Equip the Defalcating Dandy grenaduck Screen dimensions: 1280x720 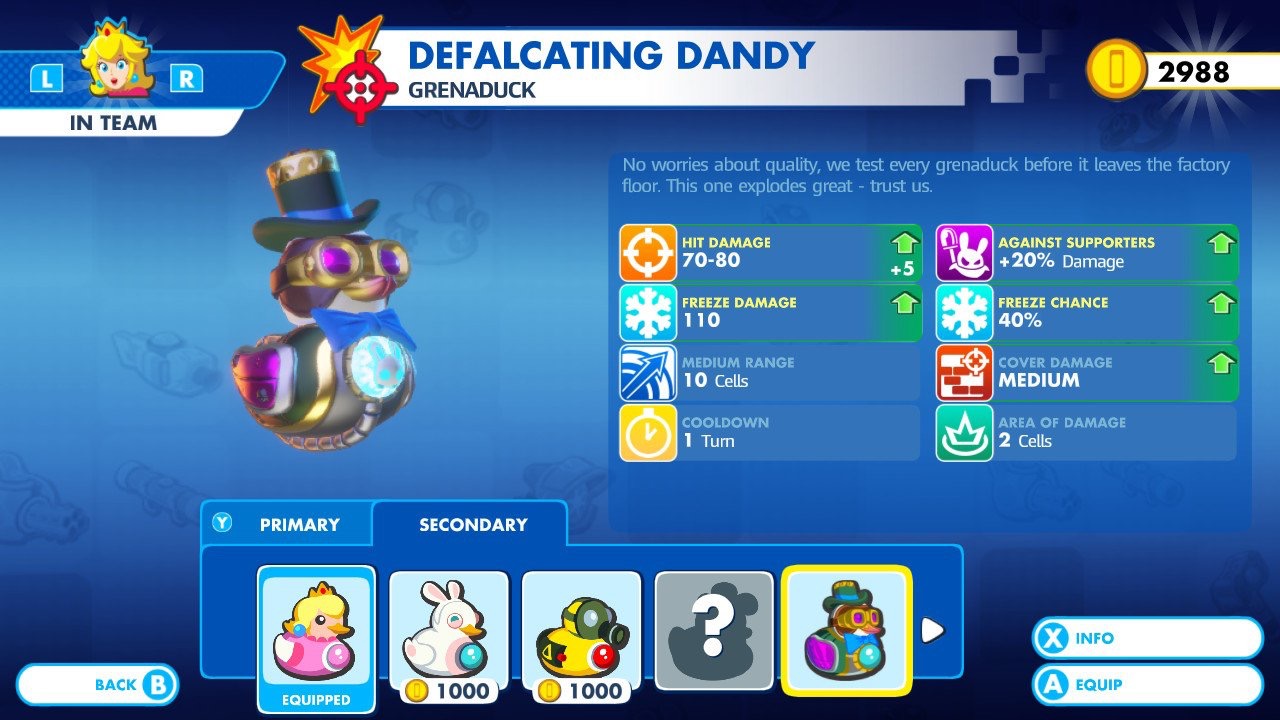pos(1147,685)
